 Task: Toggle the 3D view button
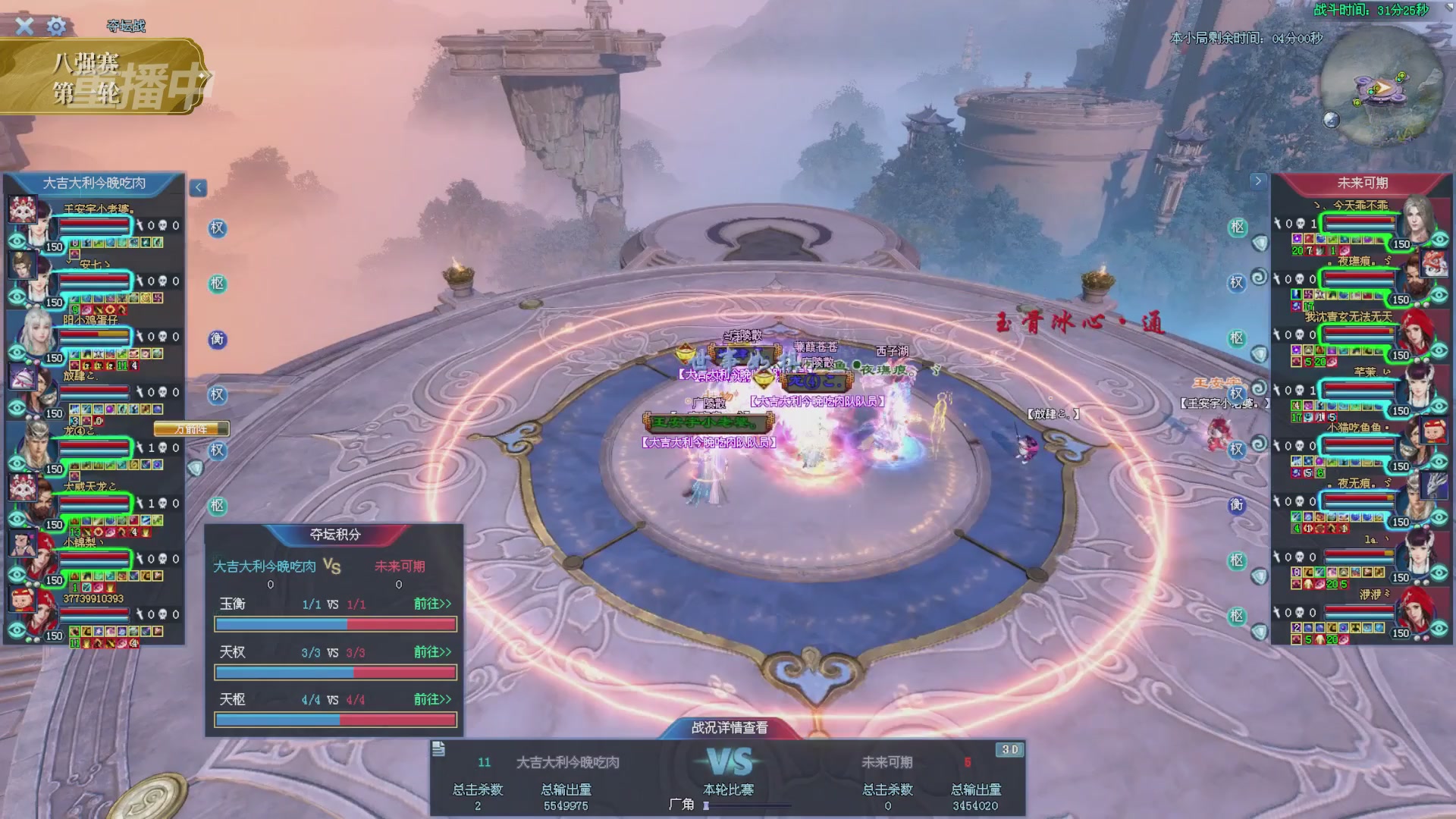1009,749
